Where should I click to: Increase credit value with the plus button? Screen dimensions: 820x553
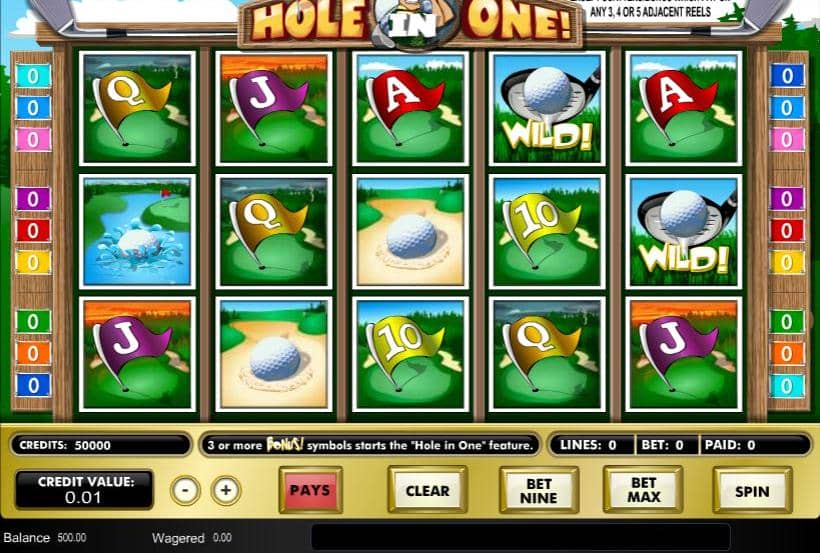tap(226, 490)
